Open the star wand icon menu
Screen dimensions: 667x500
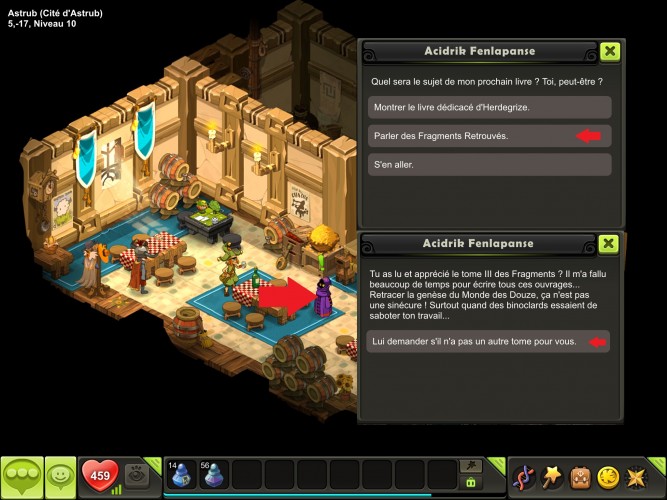click(x=551, y=476)
